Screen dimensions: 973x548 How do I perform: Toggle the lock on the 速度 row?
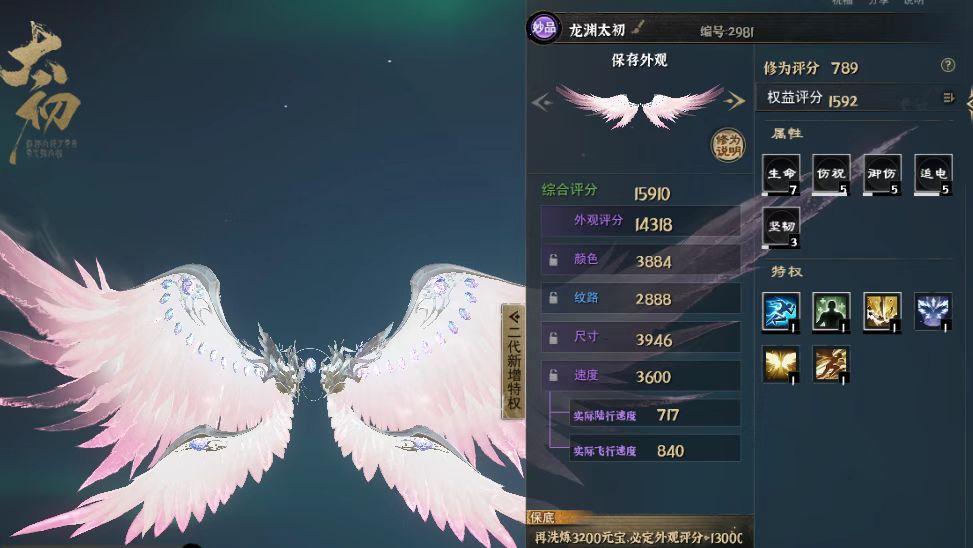tap(553, 376)
